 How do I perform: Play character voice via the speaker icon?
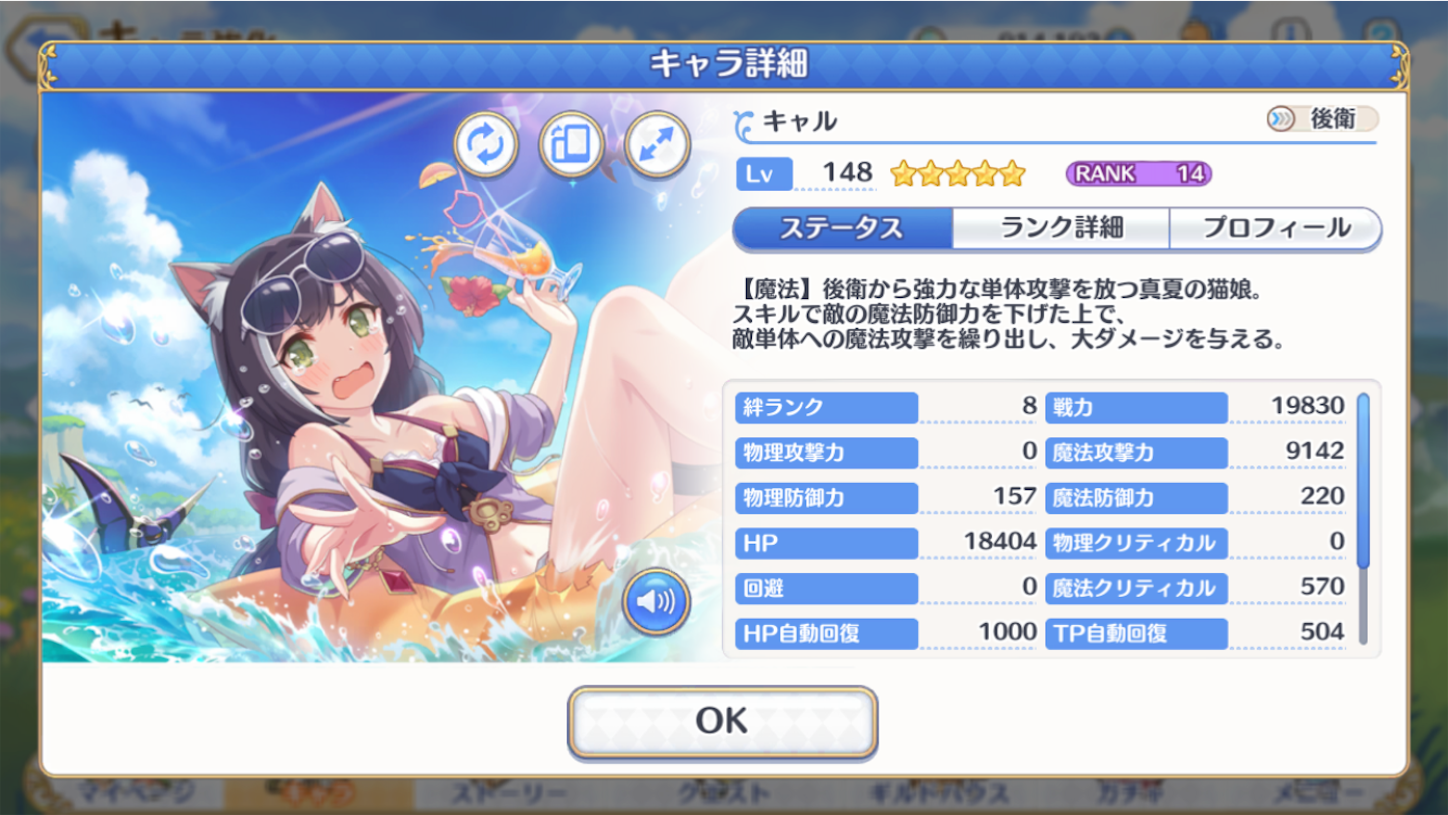(657, 600)
